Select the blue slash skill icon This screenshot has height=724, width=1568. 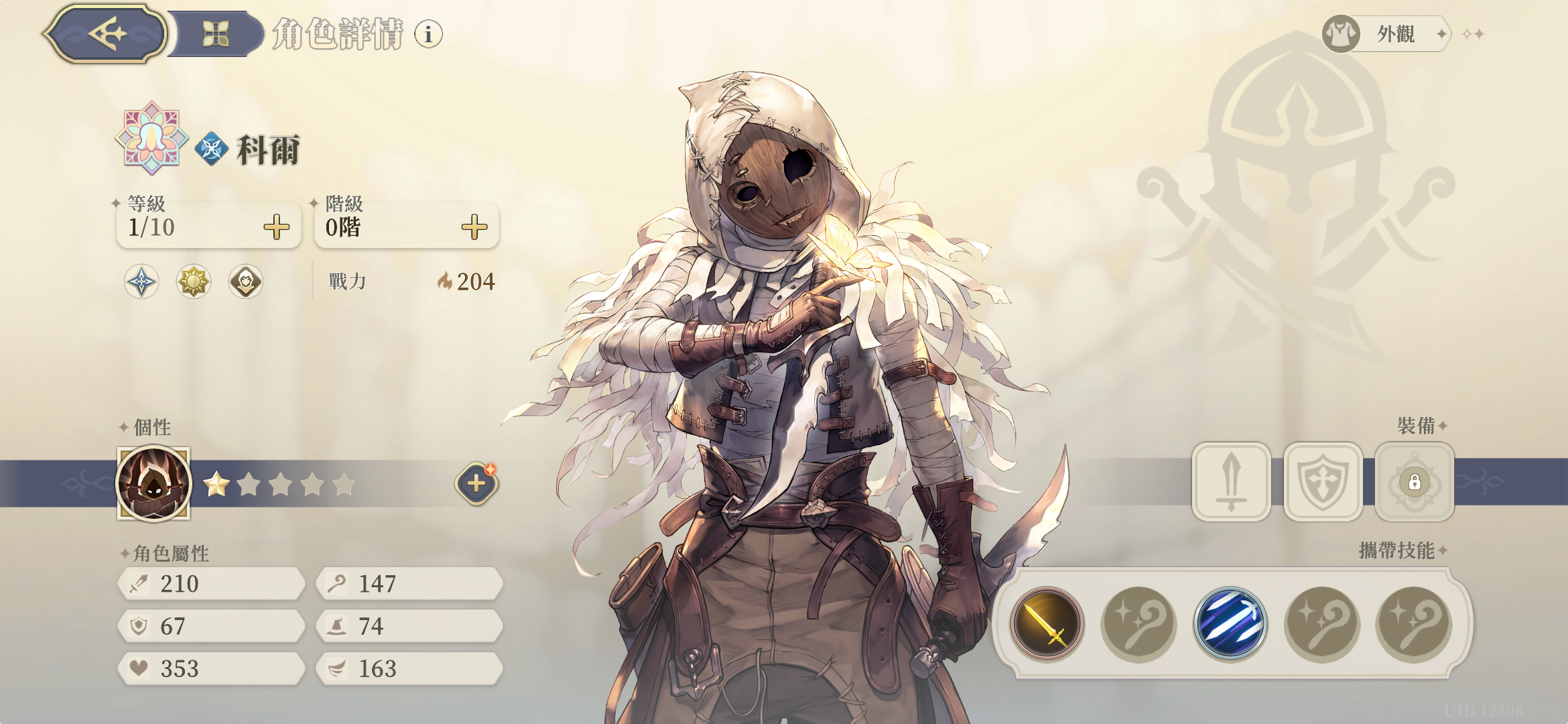(x=1230, y=624)
